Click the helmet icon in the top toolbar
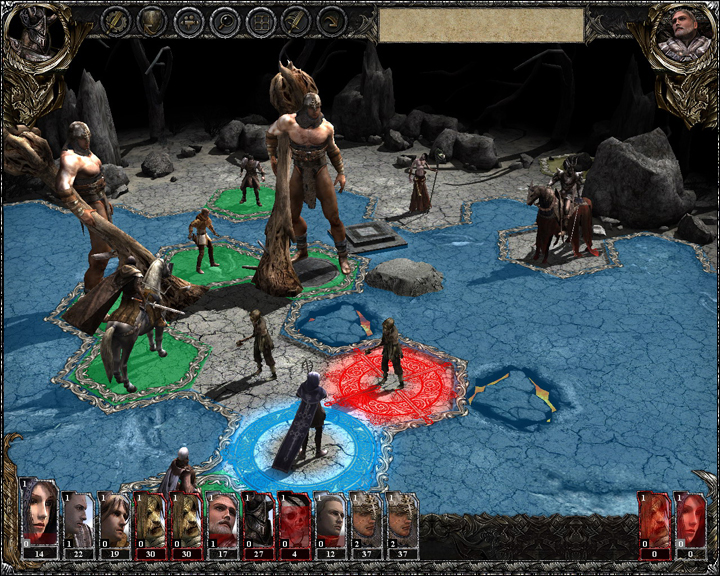 [x=152, y=21]
